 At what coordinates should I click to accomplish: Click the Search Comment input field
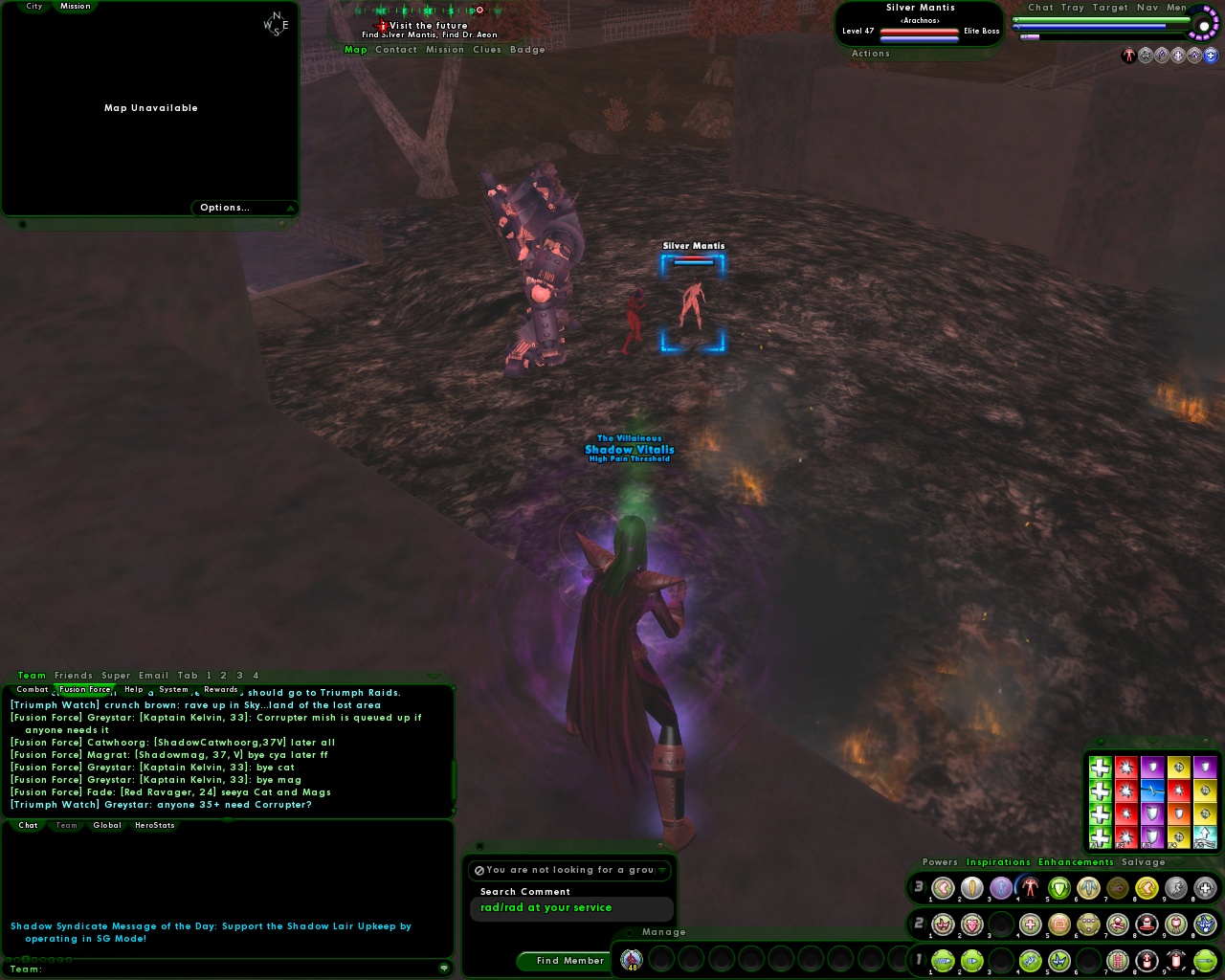point(571,907)
